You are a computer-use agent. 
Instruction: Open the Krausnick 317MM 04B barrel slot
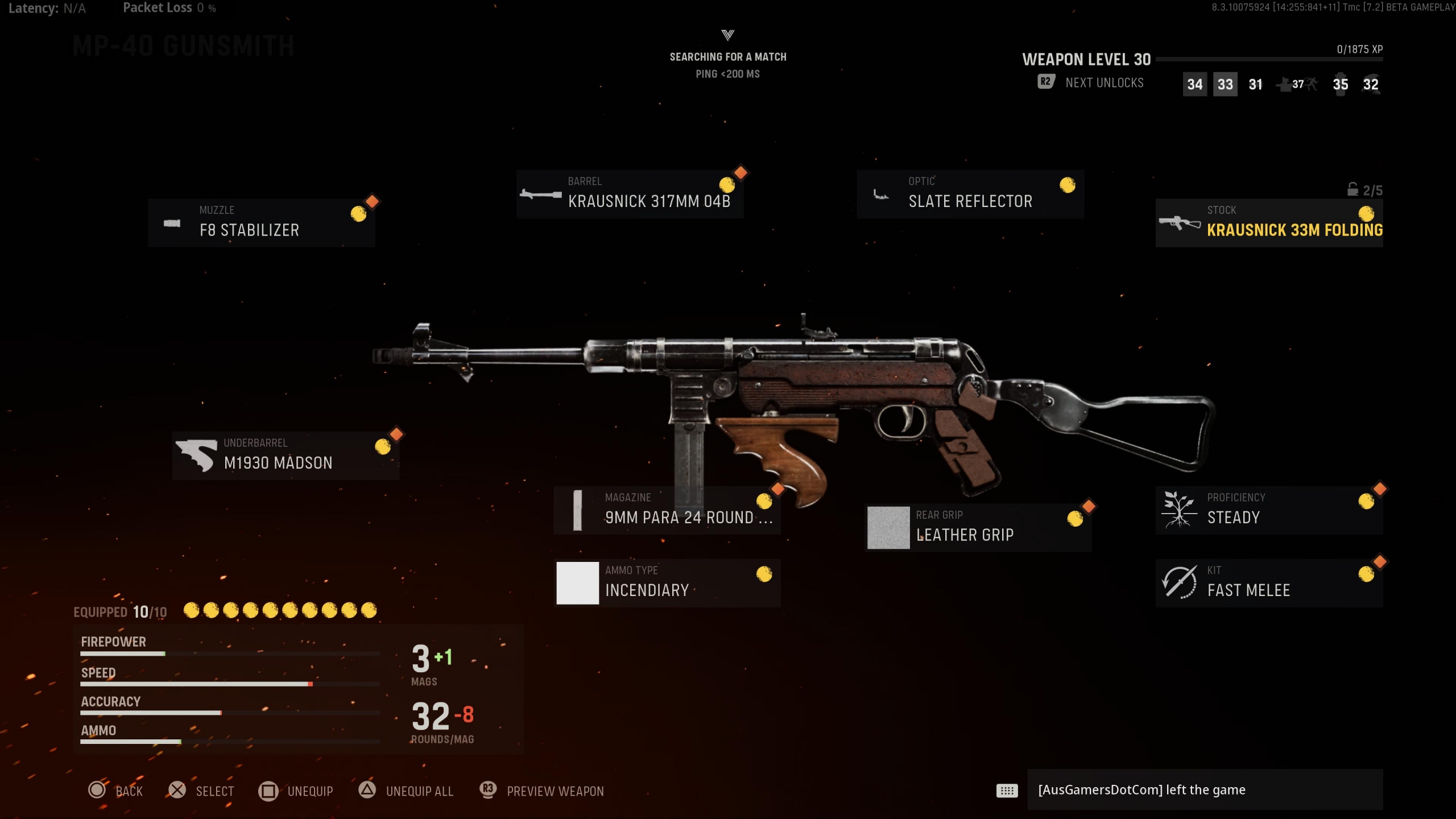click(630, 194)
